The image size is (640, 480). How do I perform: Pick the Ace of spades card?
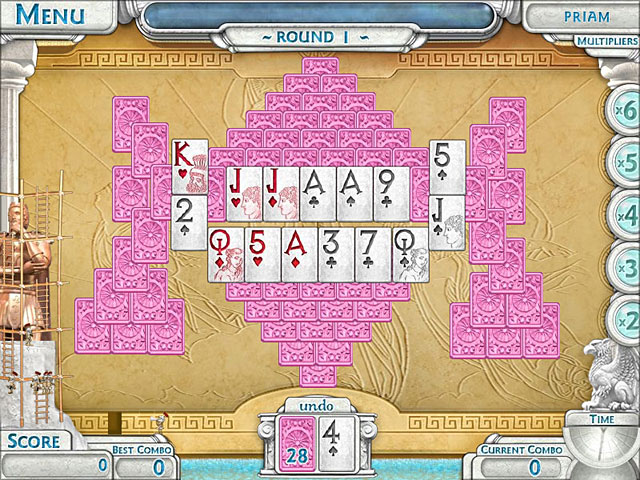pyautogui.click(x=354, y=192)
